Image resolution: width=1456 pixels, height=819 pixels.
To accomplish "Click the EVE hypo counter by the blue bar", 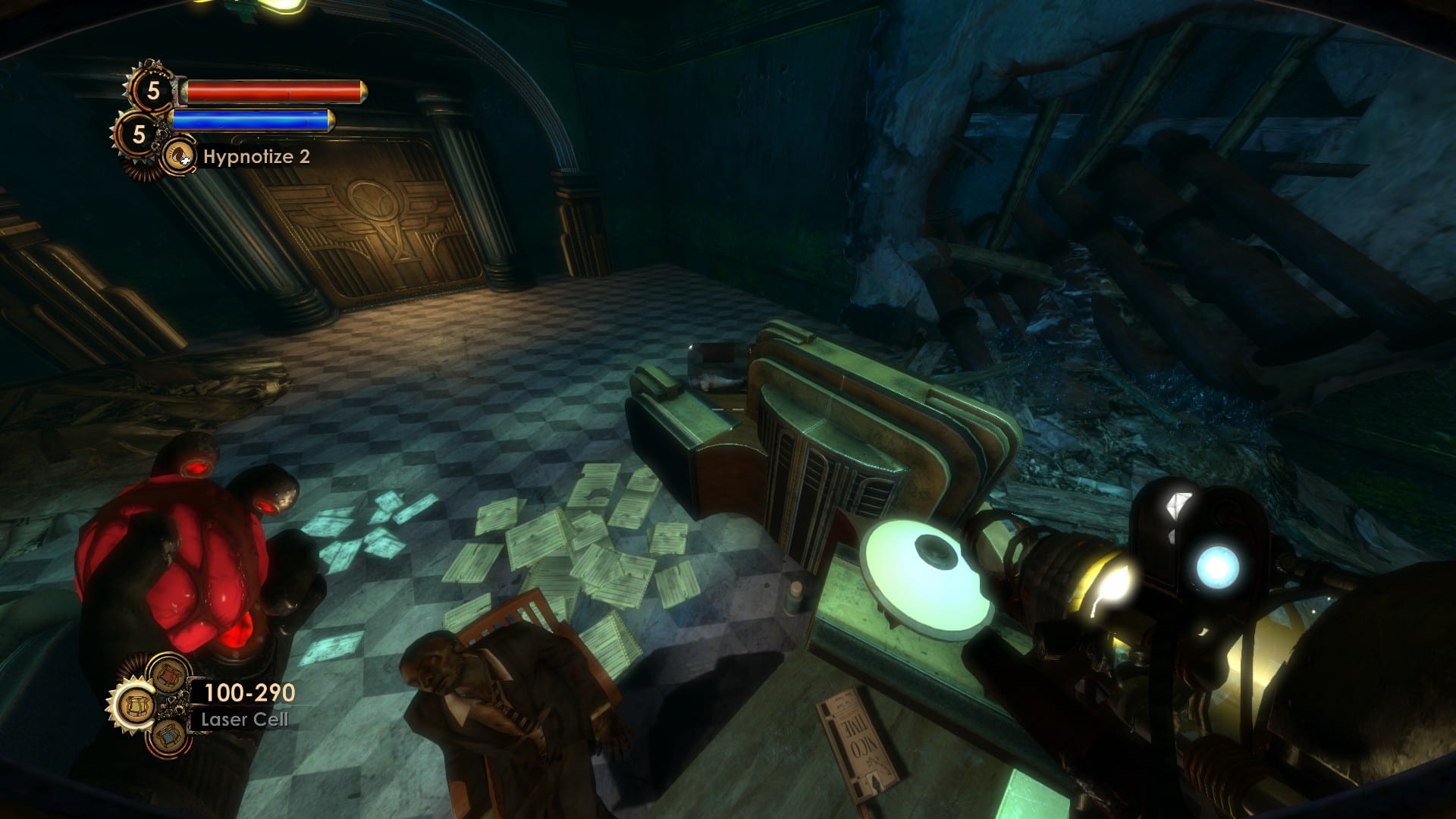I will [137, 134].
